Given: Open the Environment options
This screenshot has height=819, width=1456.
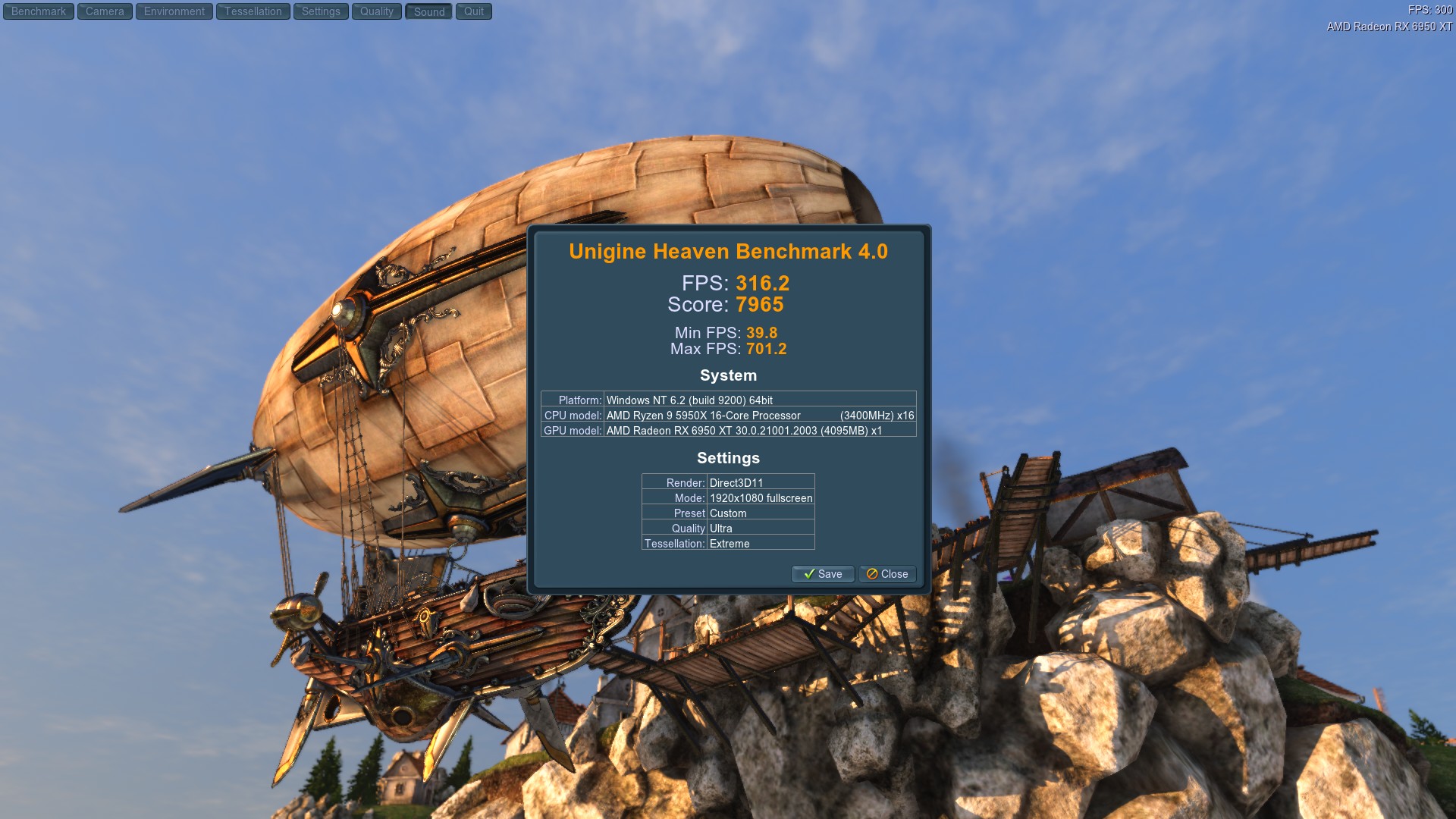Looking at the screenshot, I should pos(174,11).
